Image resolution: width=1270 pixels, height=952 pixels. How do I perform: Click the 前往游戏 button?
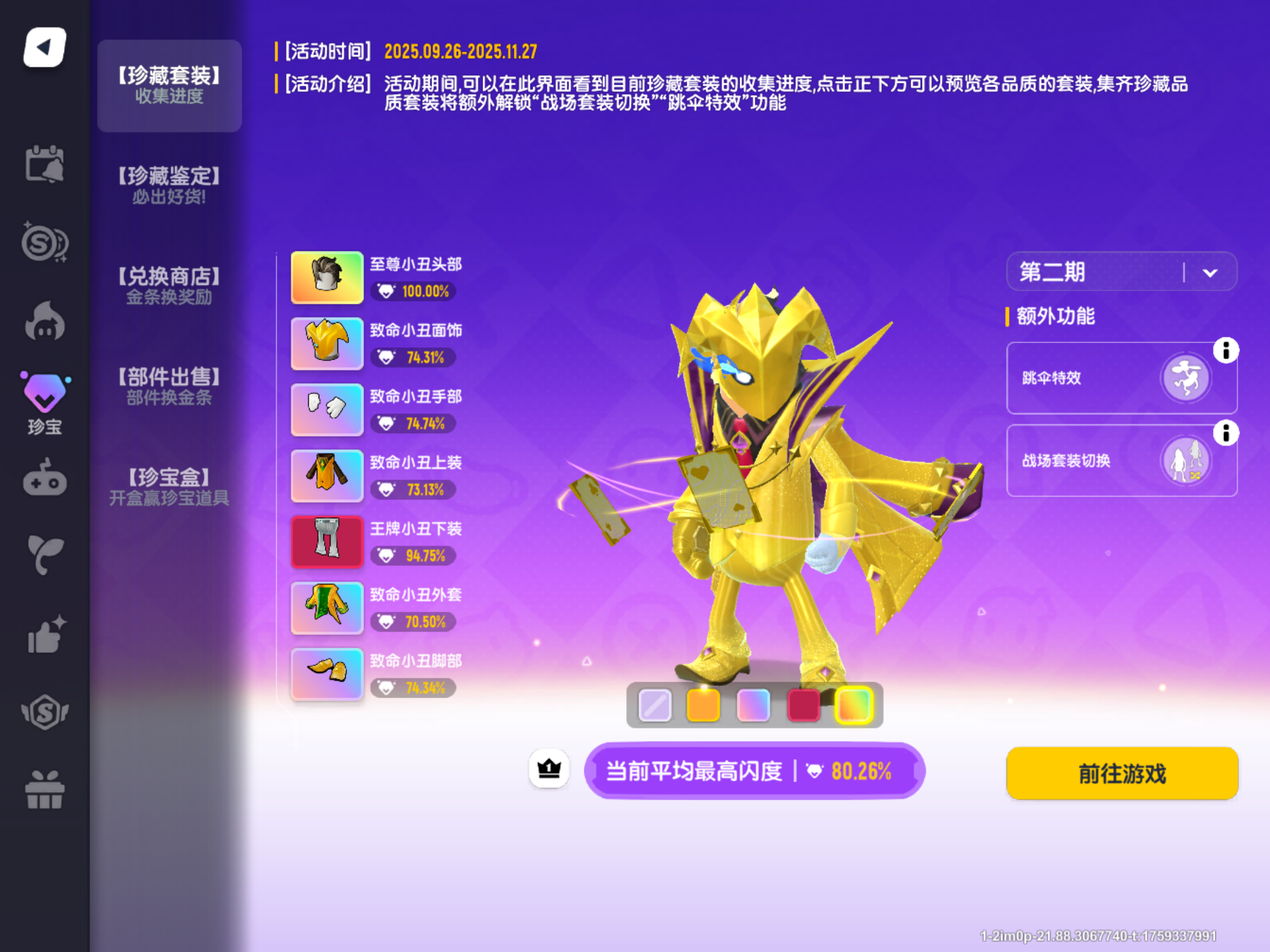click(x=1122, y=773)
